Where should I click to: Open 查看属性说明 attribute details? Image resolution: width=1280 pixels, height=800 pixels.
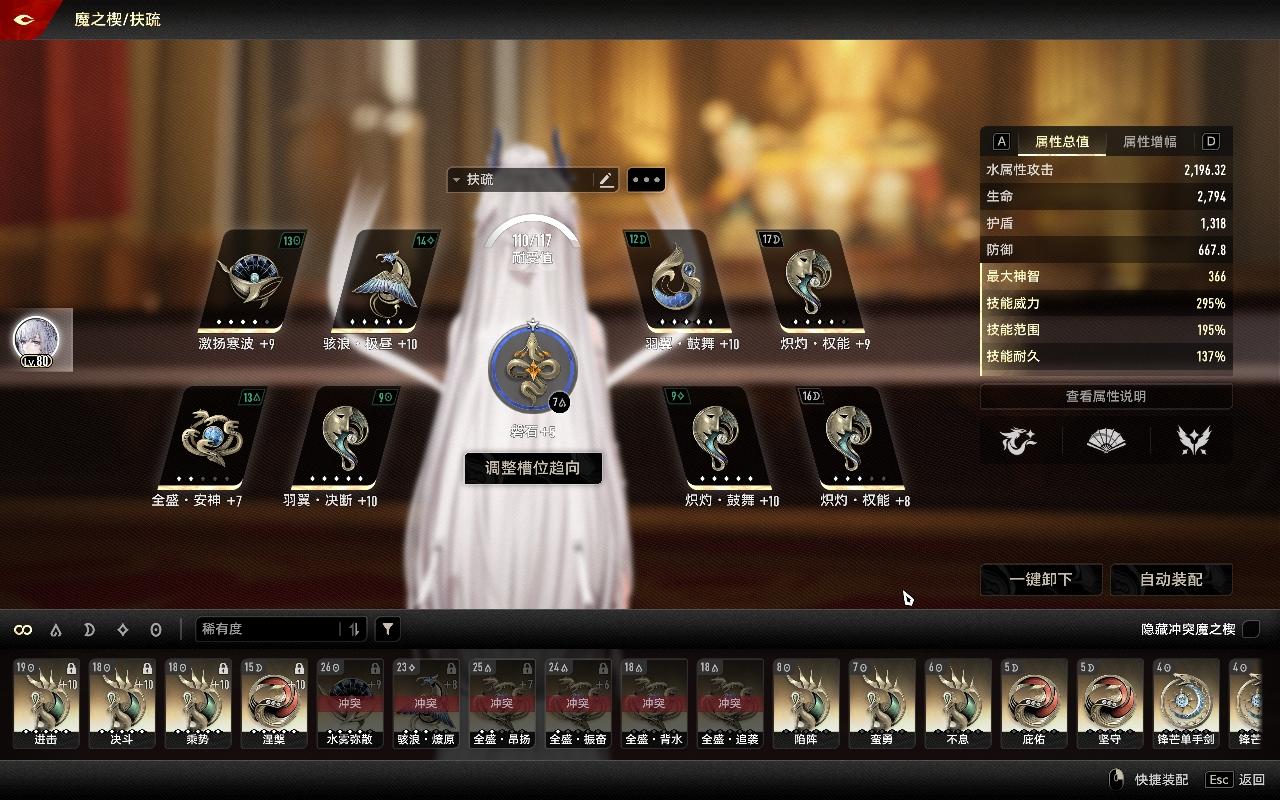tap(1105, 397)
